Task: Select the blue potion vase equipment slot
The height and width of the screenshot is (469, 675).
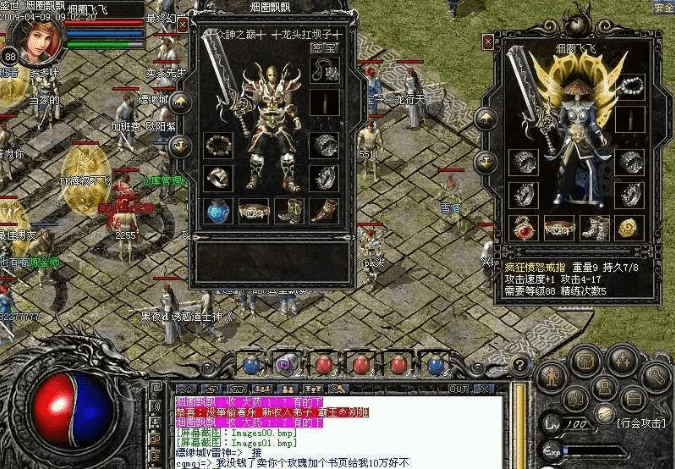Action: click(218, 210)
